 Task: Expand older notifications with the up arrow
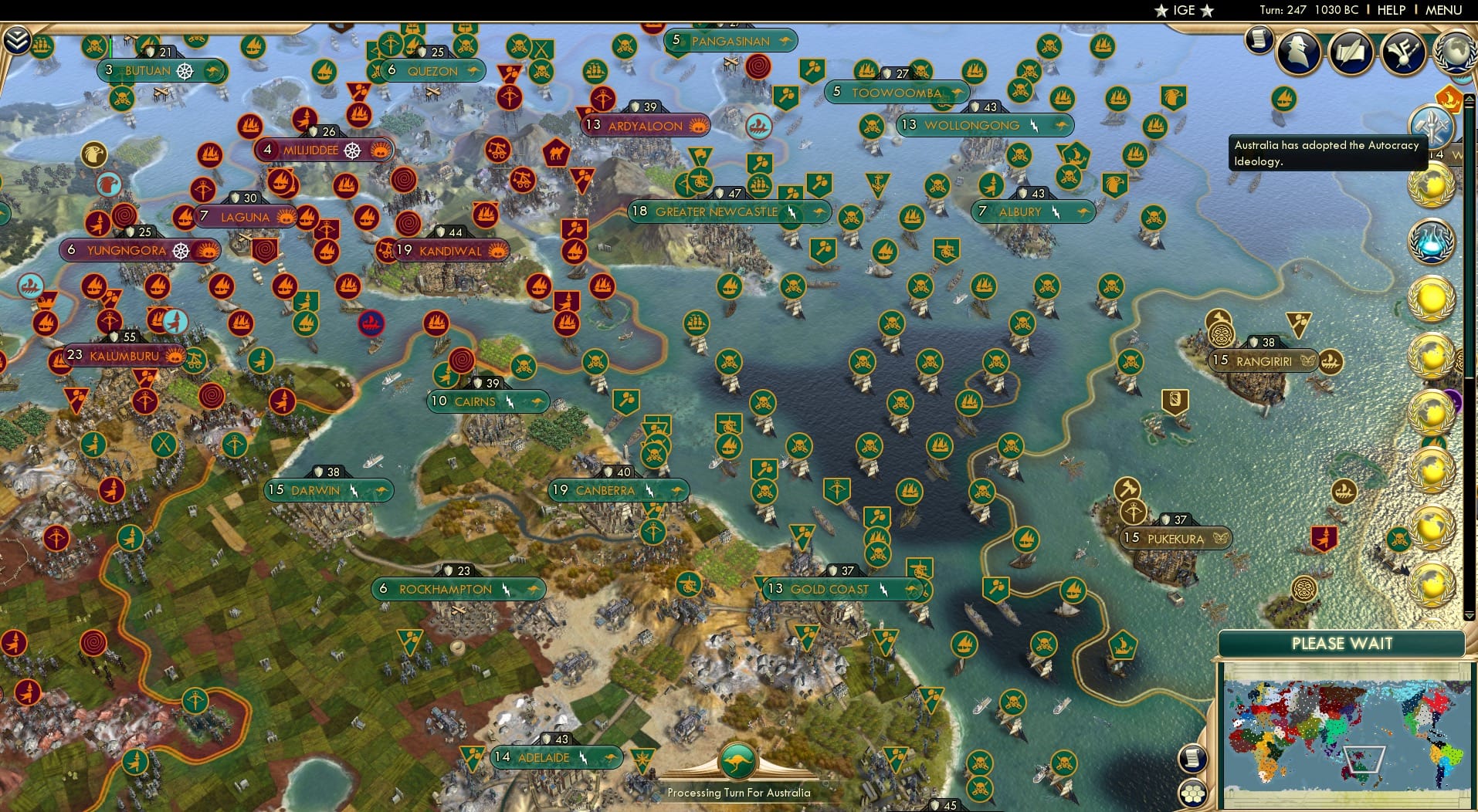[x=1470, y=98]
